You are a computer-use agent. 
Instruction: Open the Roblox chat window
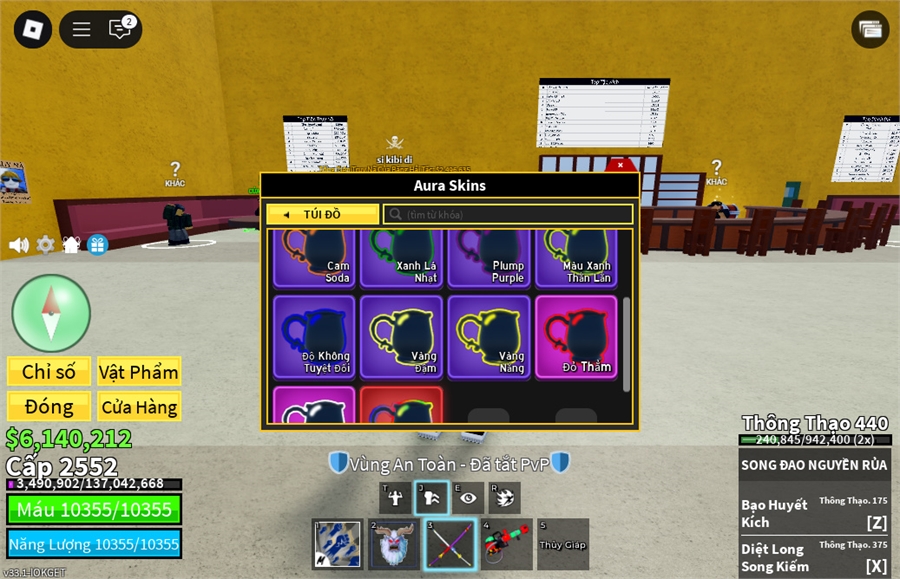click(121, 29)
